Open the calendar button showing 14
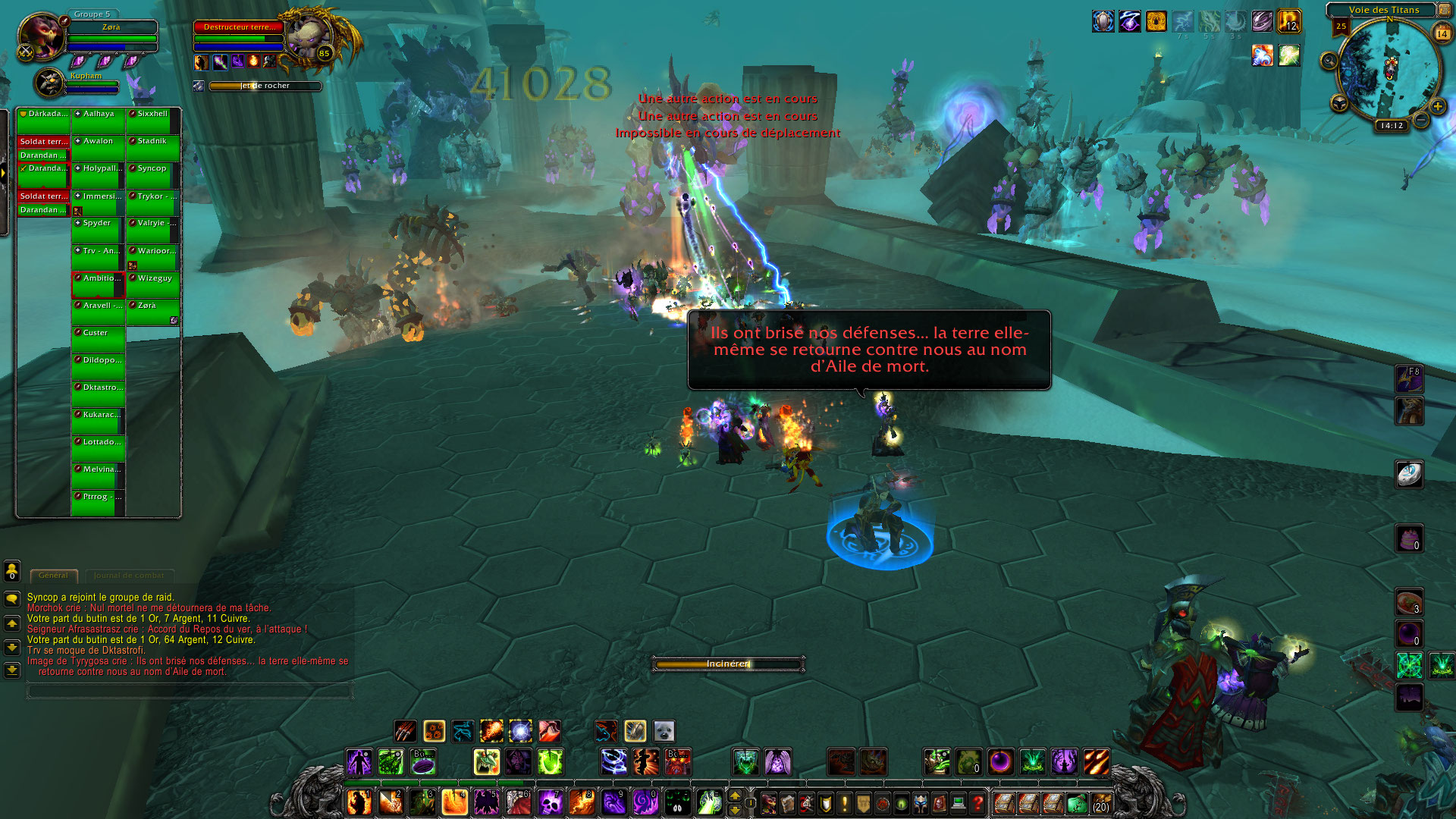Viewport: 1456px width, 819px height. [1442, 33]
